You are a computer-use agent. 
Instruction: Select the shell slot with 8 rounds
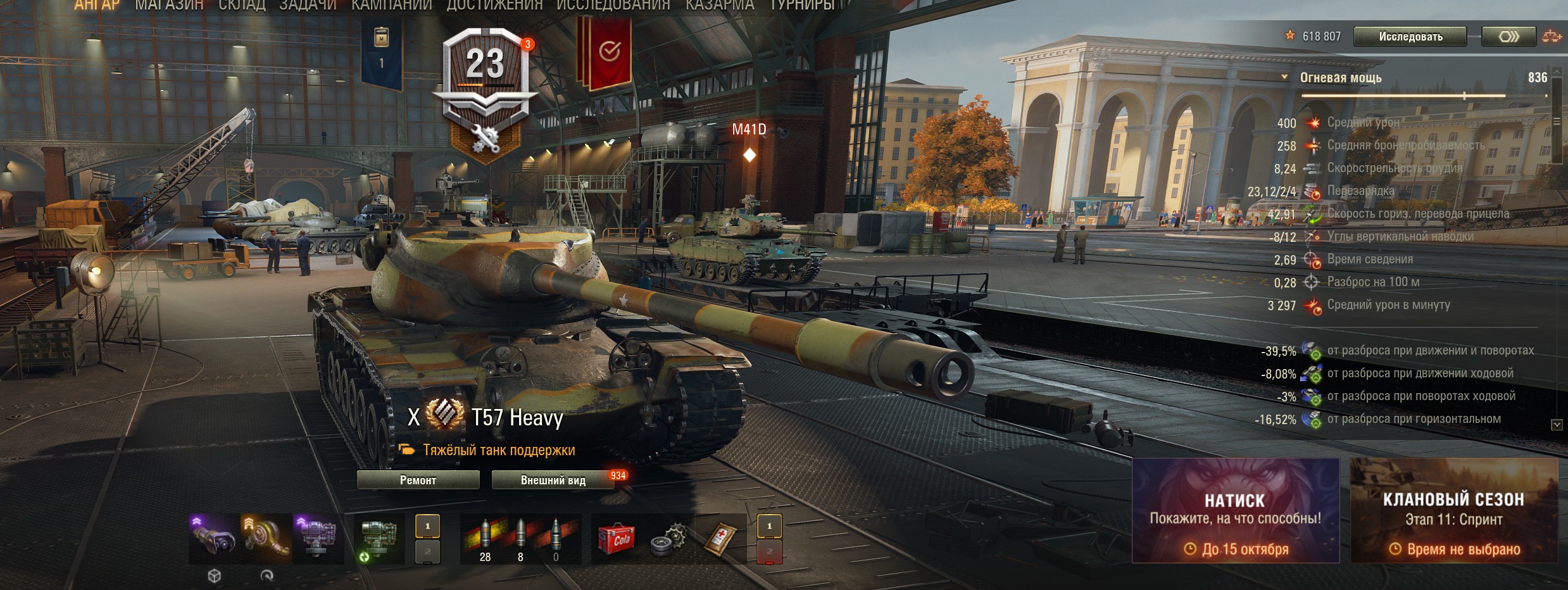(x=520, y=539)
